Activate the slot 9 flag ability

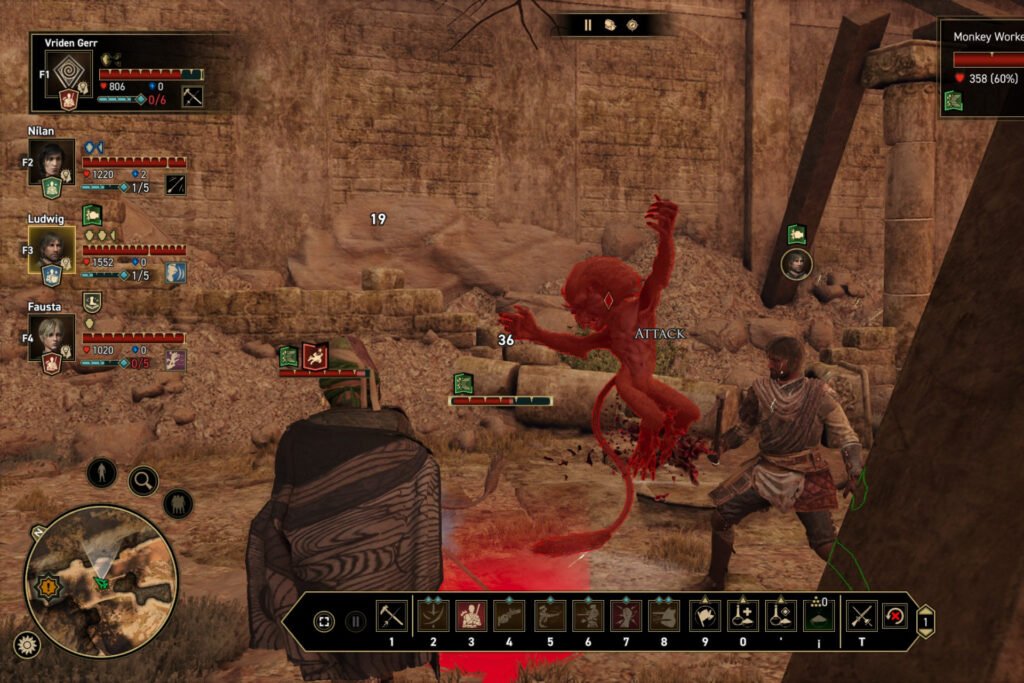pos(705,616)
